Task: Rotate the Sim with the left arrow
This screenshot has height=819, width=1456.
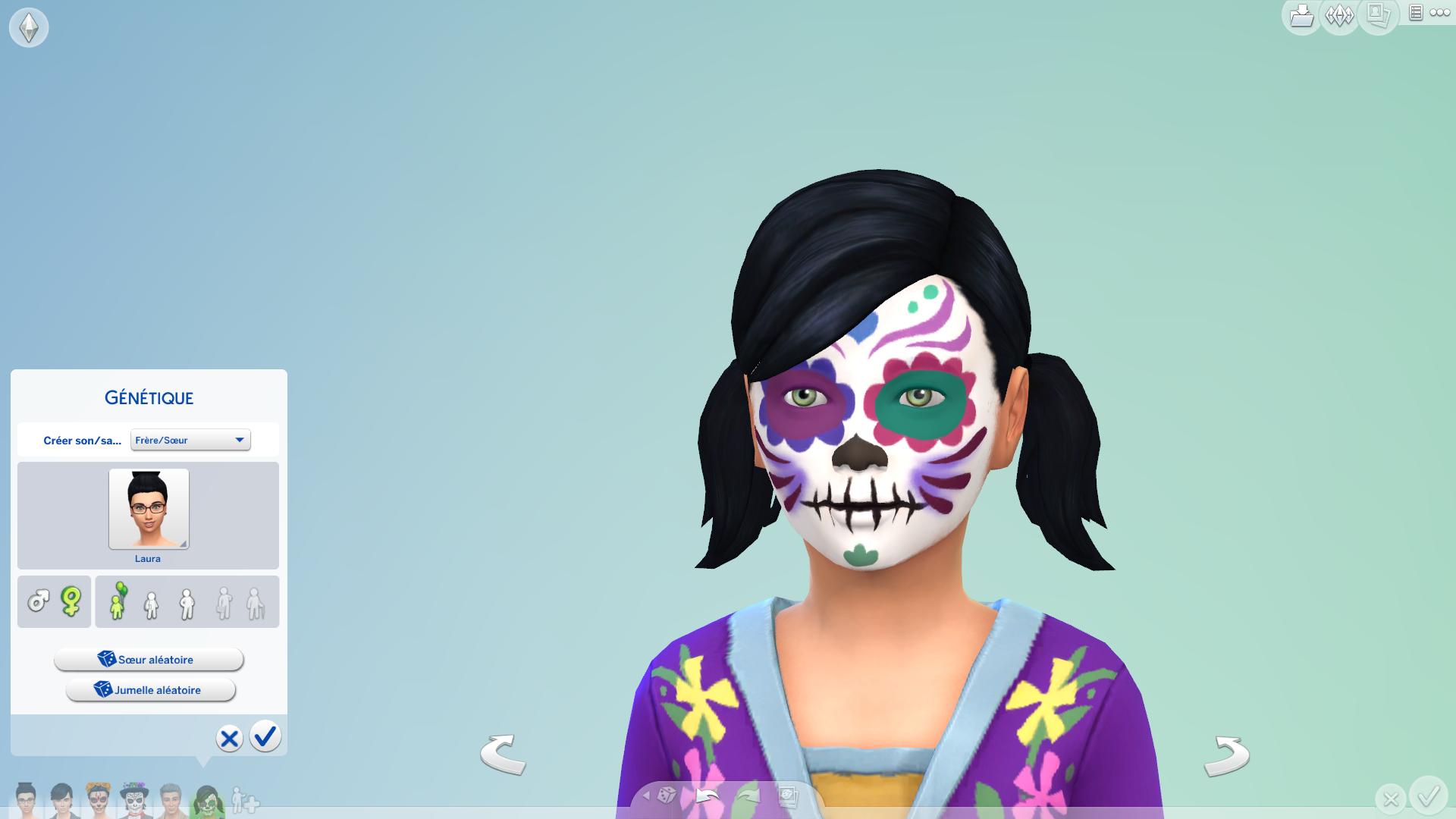Action: pyautogui.click(x=503, y=754)
